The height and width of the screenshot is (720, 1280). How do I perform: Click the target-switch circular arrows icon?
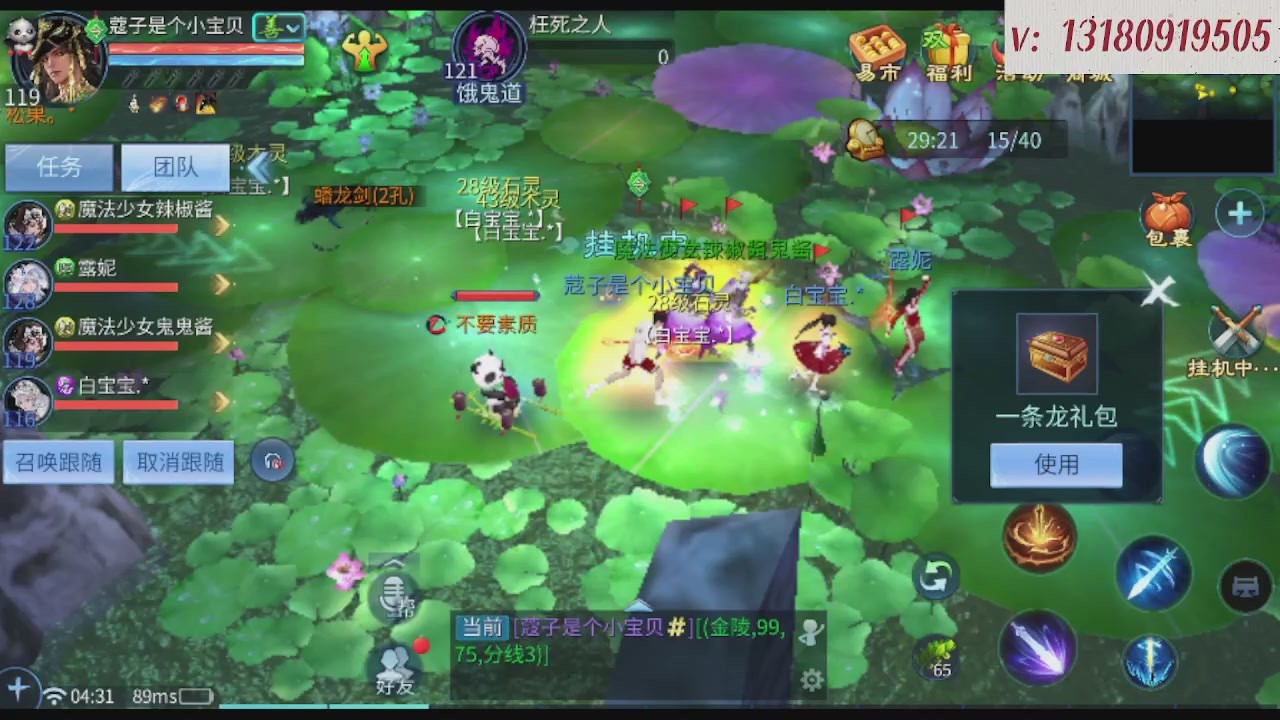[x=936, y=578]
